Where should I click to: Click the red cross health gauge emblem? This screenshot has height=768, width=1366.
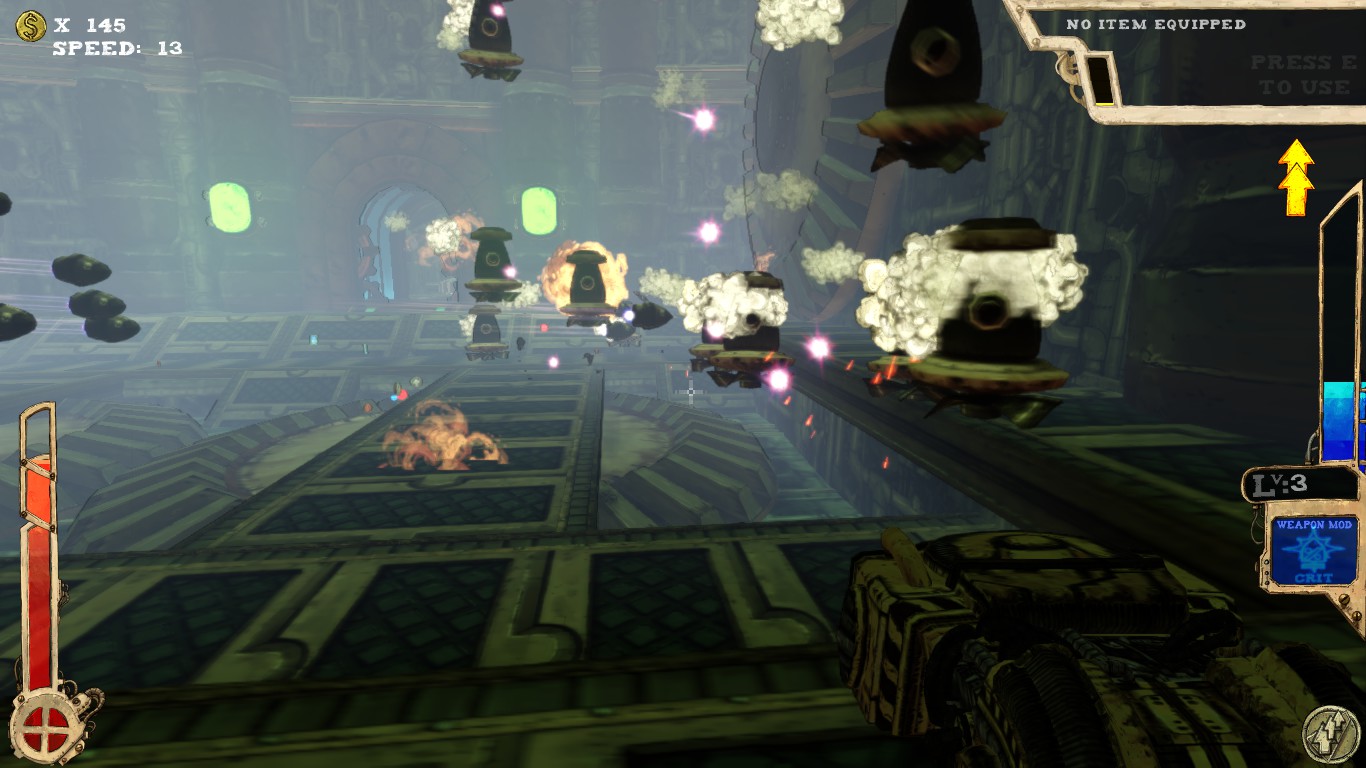pos(45,726)
